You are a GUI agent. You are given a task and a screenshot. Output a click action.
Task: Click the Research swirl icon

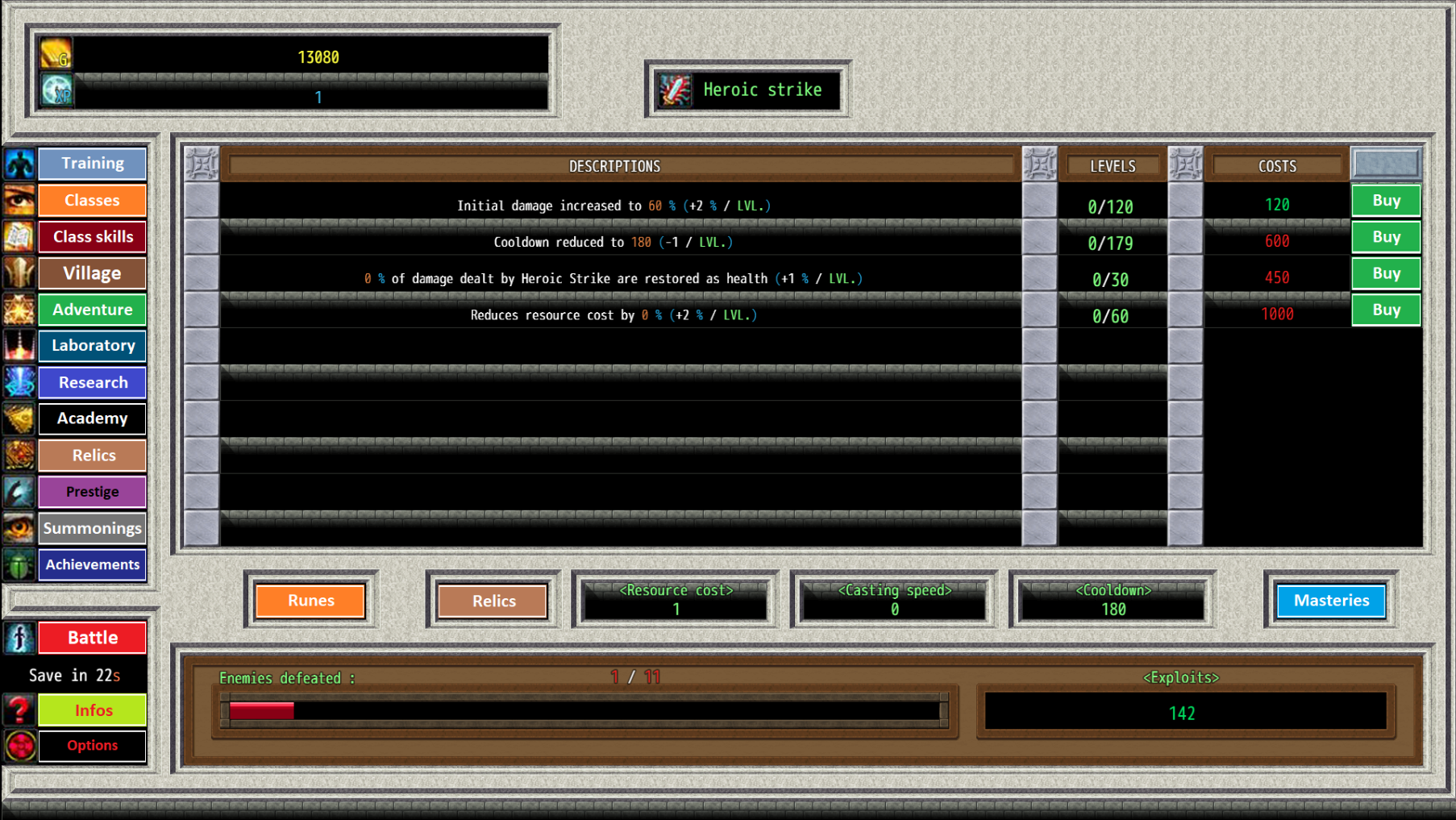(x=19, y=382)
